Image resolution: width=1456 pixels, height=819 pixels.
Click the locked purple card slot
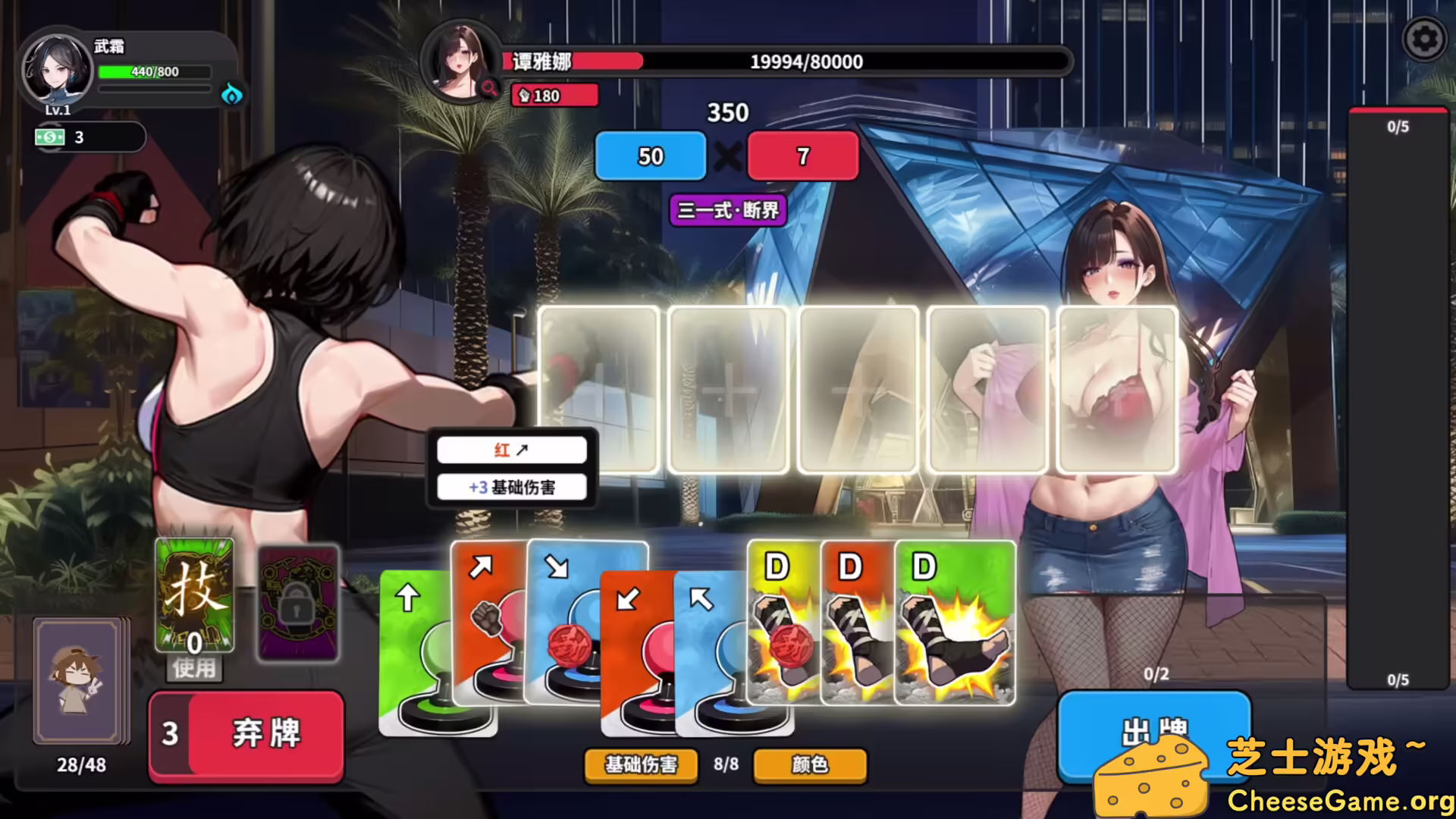[x=298, y=603]
